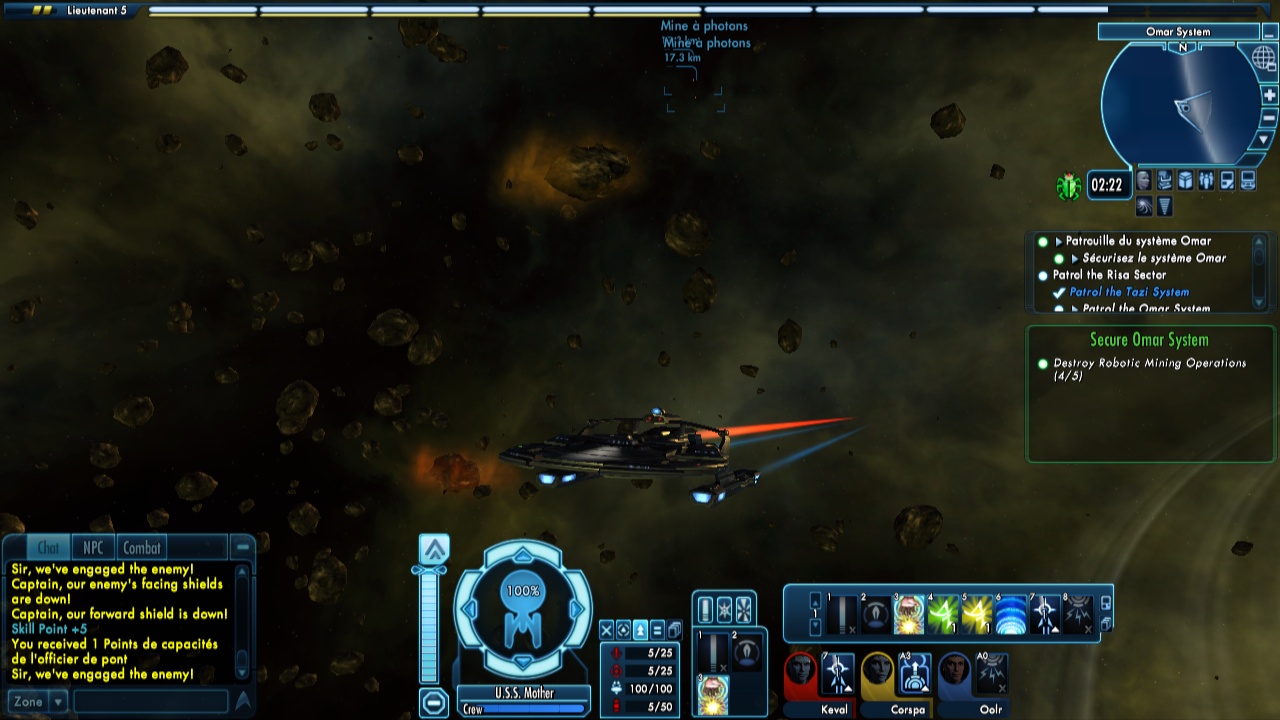Viewport: 1280px width, 720px height.
Task: Activate the yellow lightning ability in slot 5
Action: [x=977, y=615]
